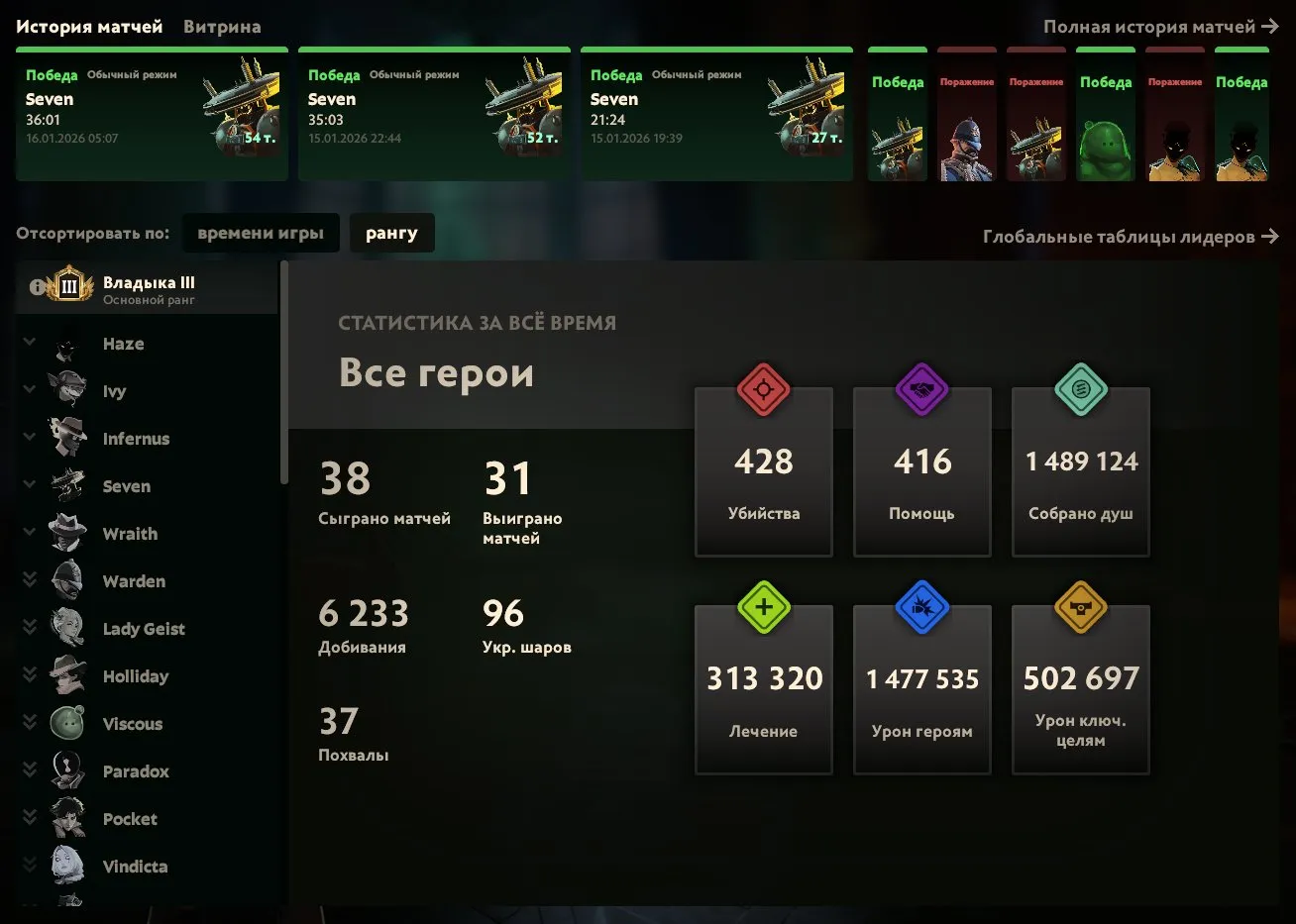The height and width of the screenshot is (924, 1296).
Task: Select sorting by рангу
Action: pyautogui.click(x=392, y=232)
